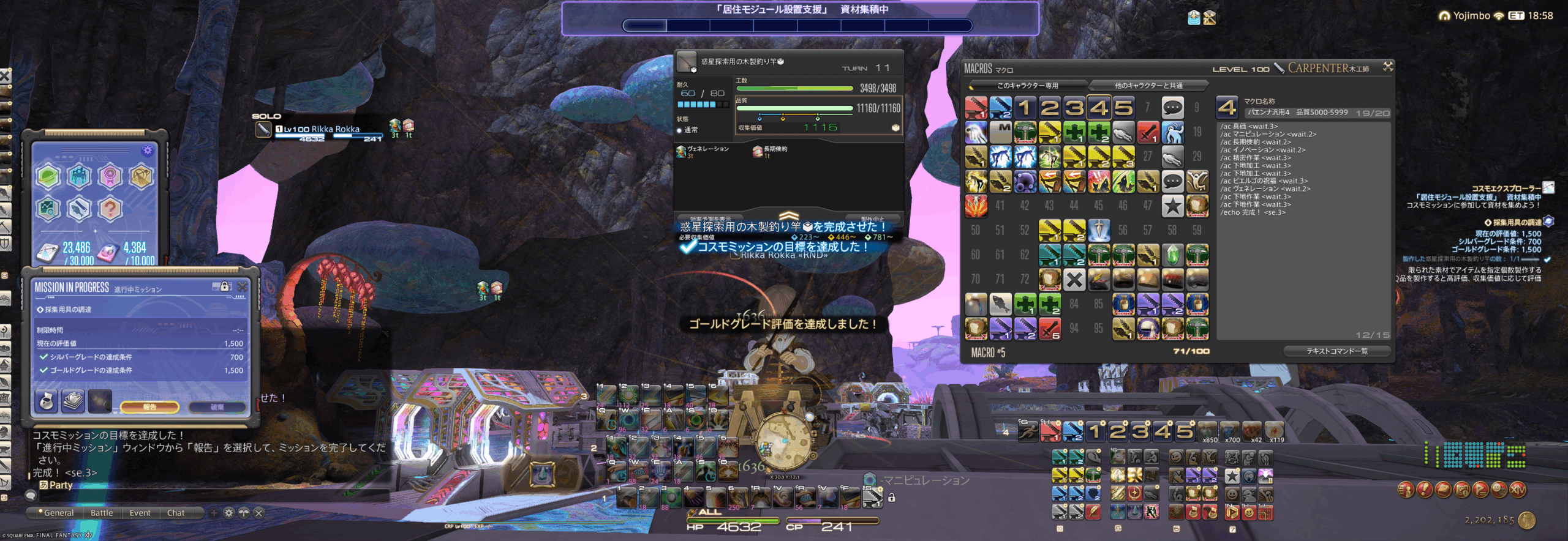Select the star icon macro slot

pos(1172,206)
